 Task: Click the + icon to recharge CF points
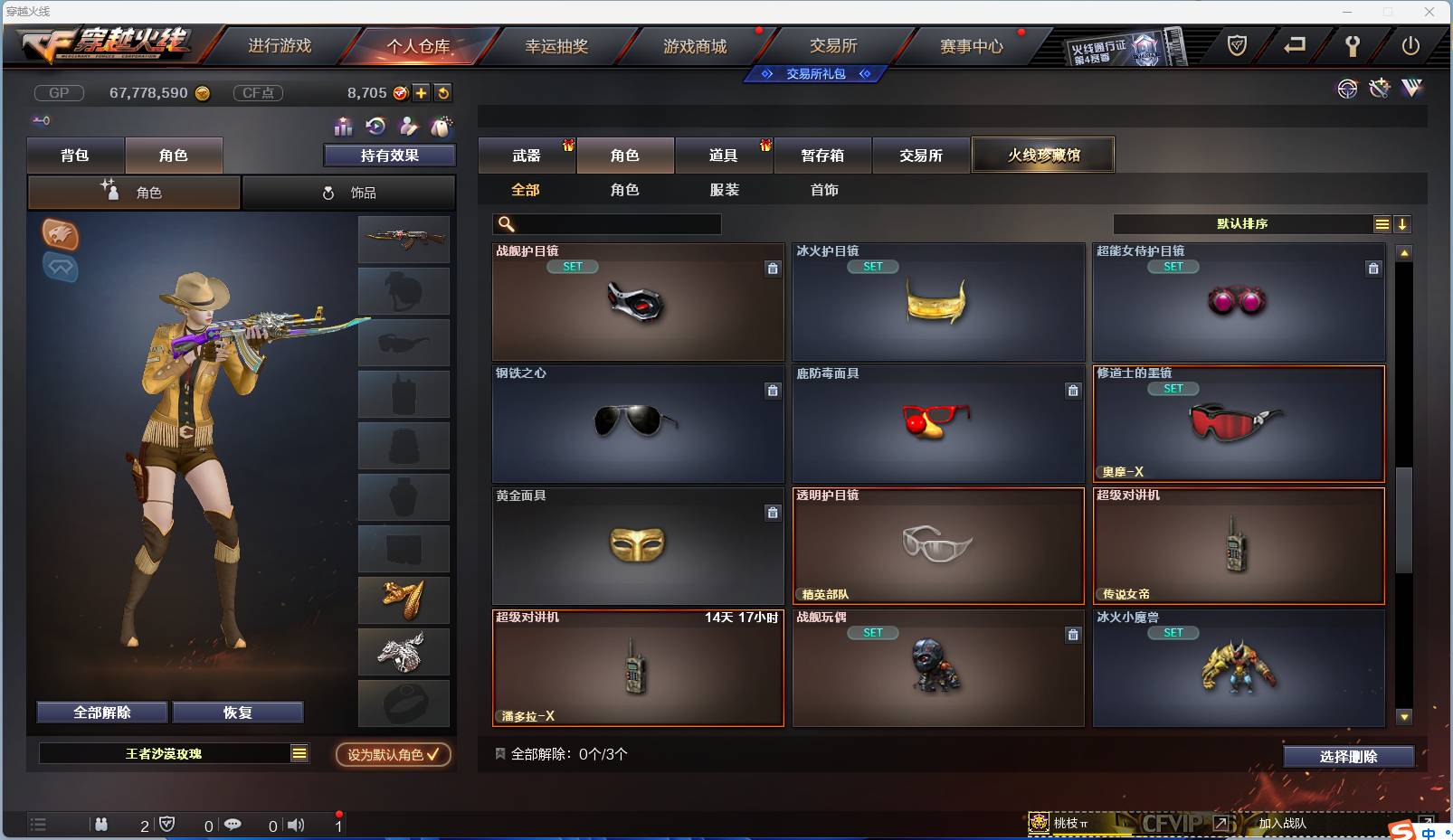click(421, 92)
